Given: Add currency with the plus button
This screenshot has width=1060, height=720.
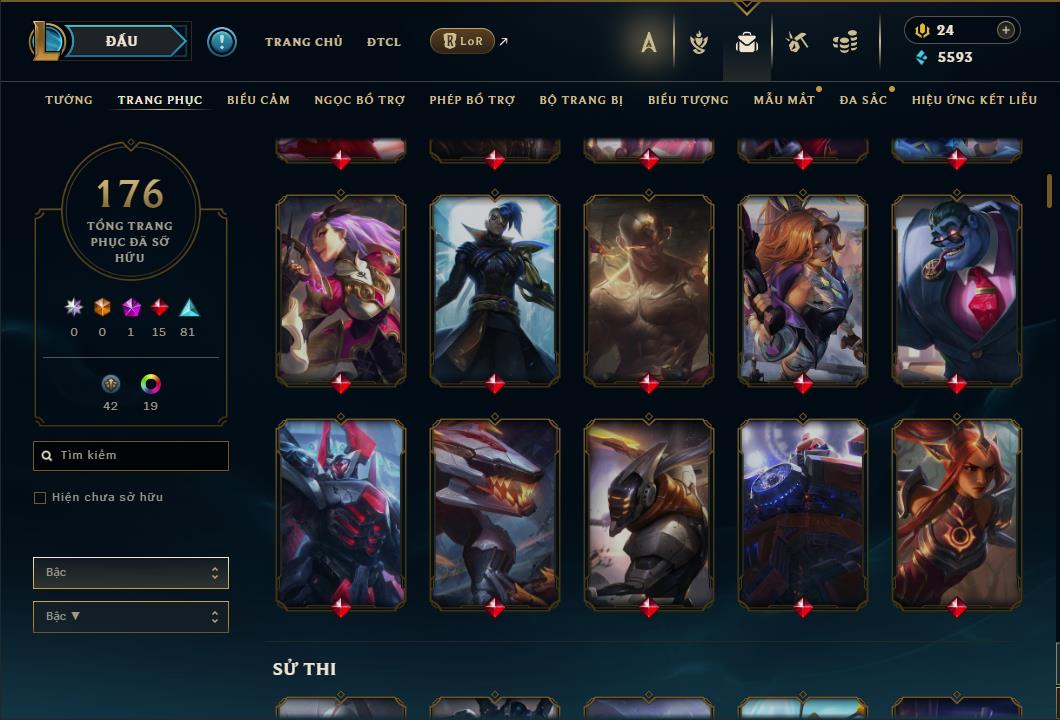Looking at the screenshot, I should tap(1006, 30).
